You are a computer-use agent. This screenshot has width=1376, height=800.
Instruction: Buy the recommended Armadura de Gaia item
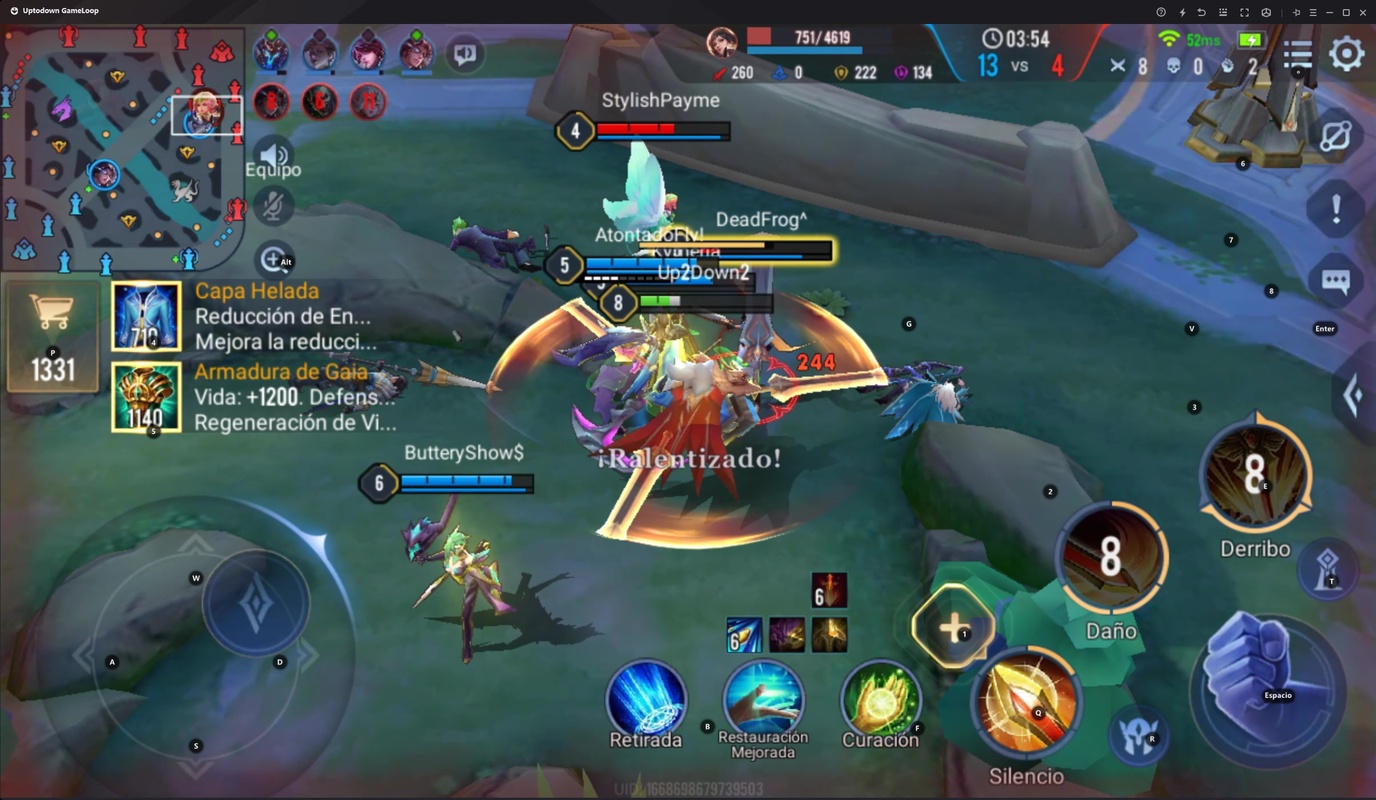point(146,397)
